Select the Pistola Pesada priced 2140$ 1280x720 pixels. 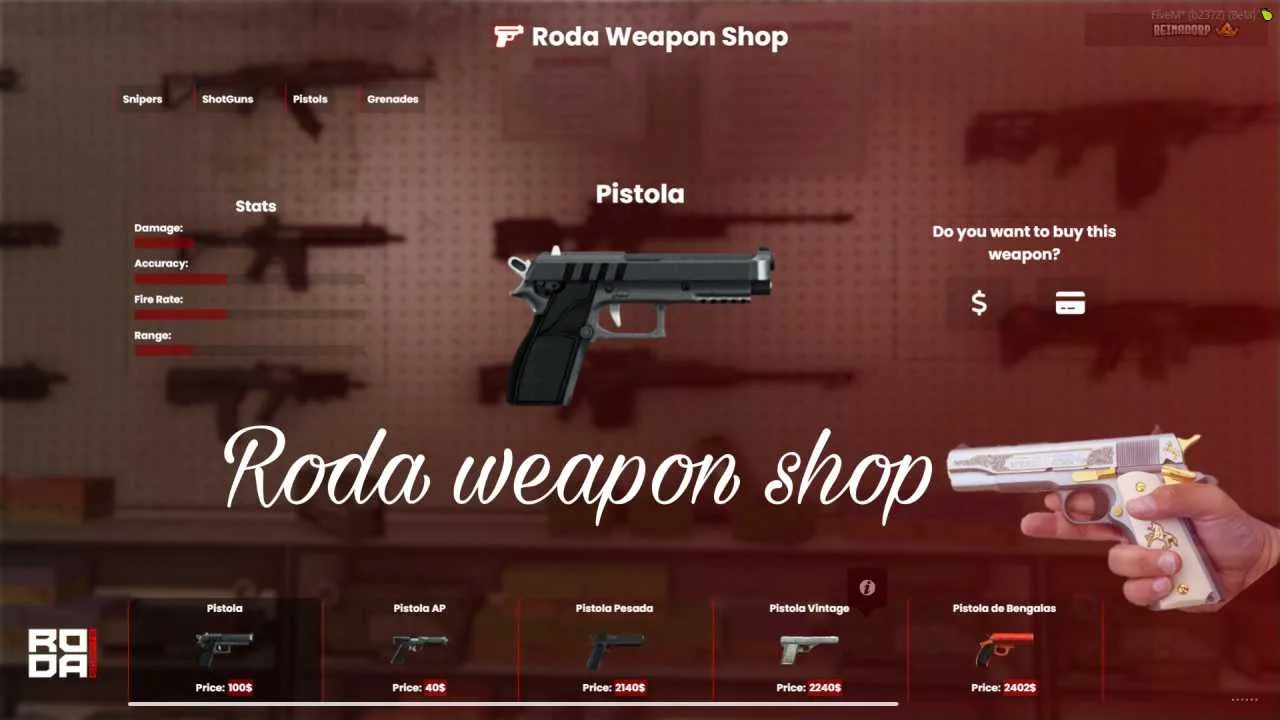click(612, 650)
